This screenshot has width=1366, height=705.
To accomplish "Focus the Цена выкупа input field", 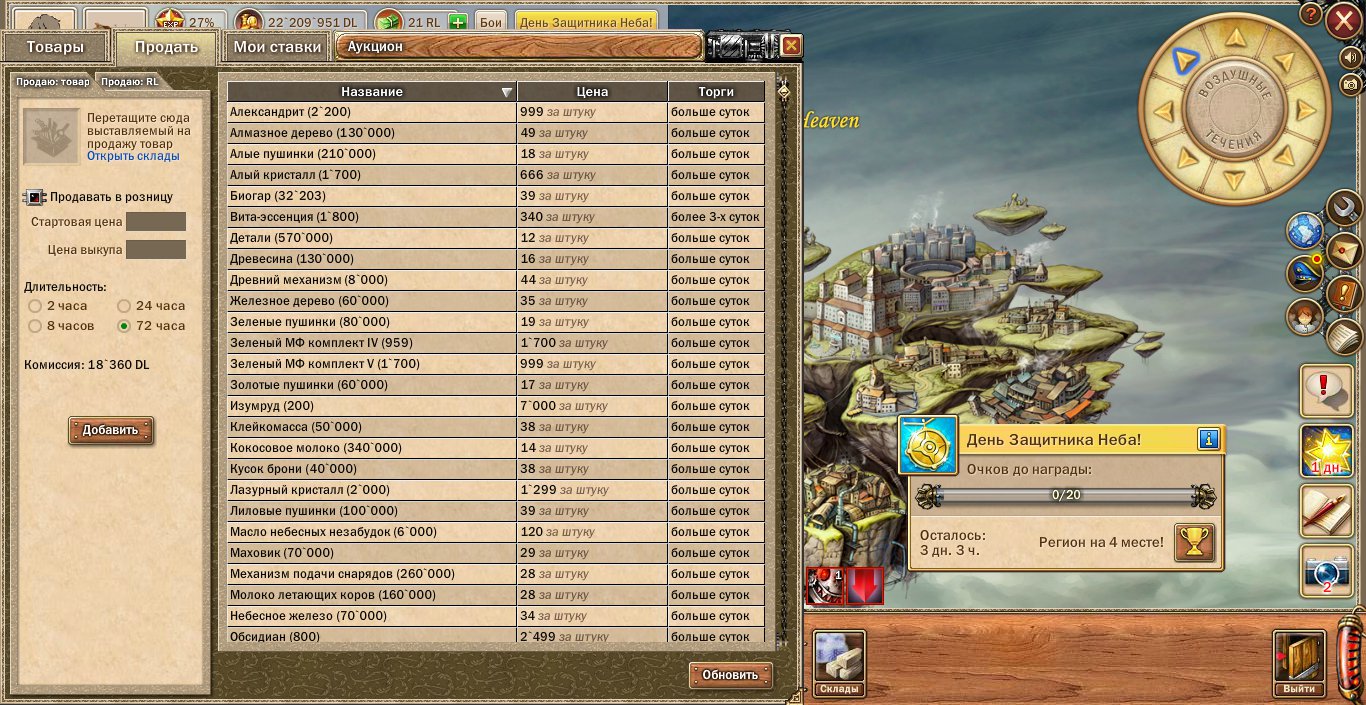I will click(x=155, y=249).
